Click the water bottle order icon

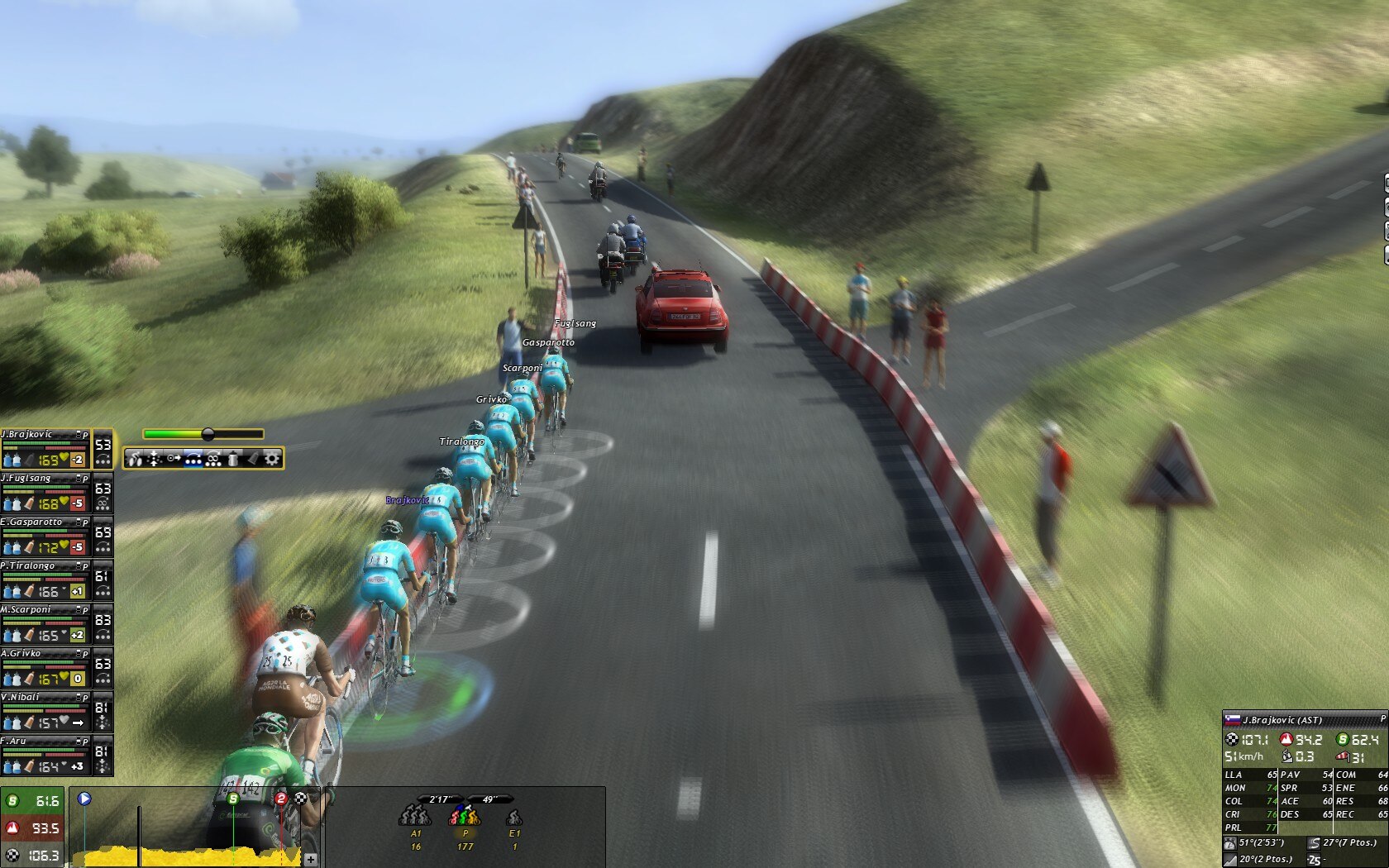click(x=233, y=459)
